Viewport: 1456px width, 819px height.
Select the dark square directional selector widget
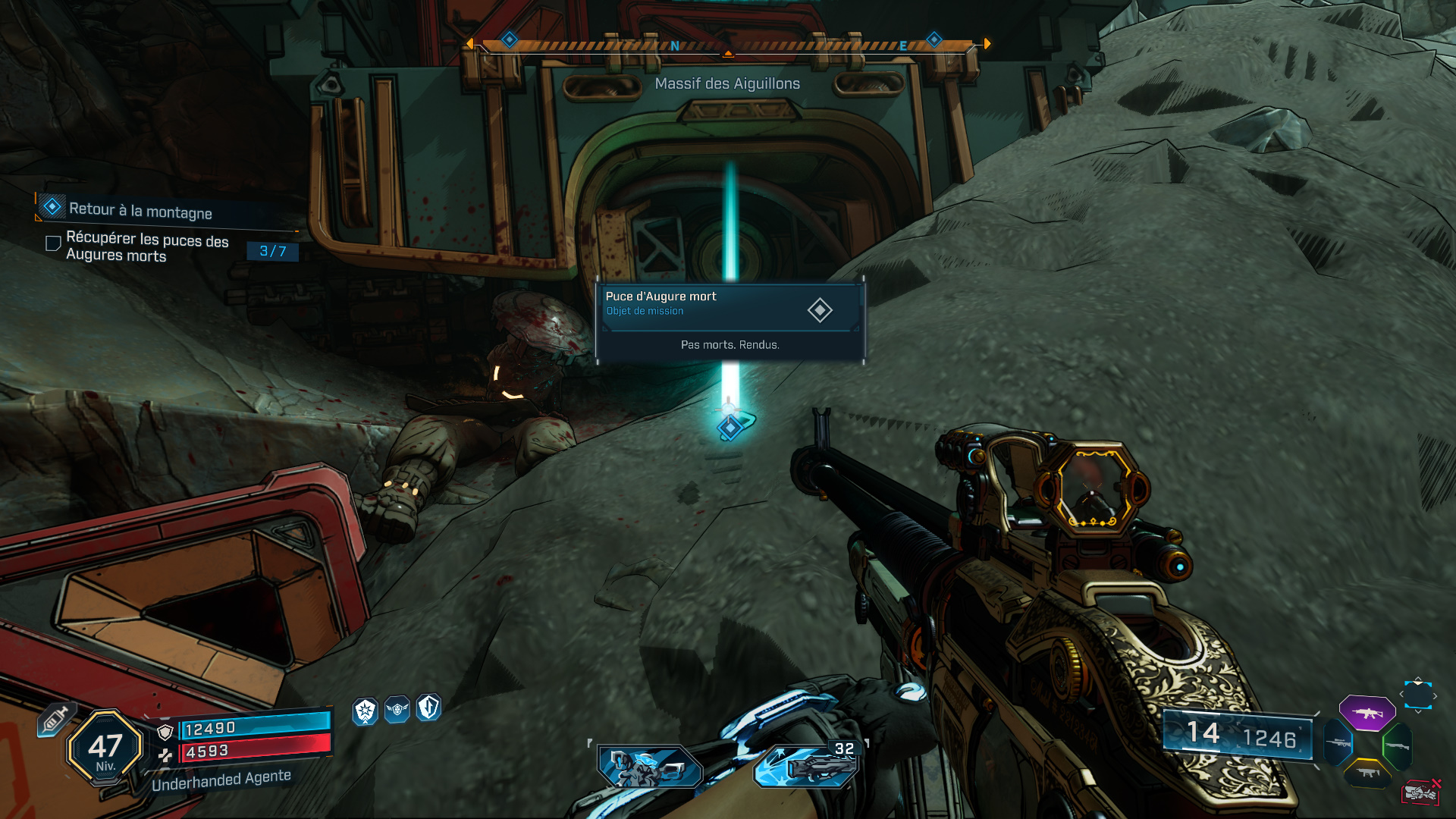coord(1417,695)
